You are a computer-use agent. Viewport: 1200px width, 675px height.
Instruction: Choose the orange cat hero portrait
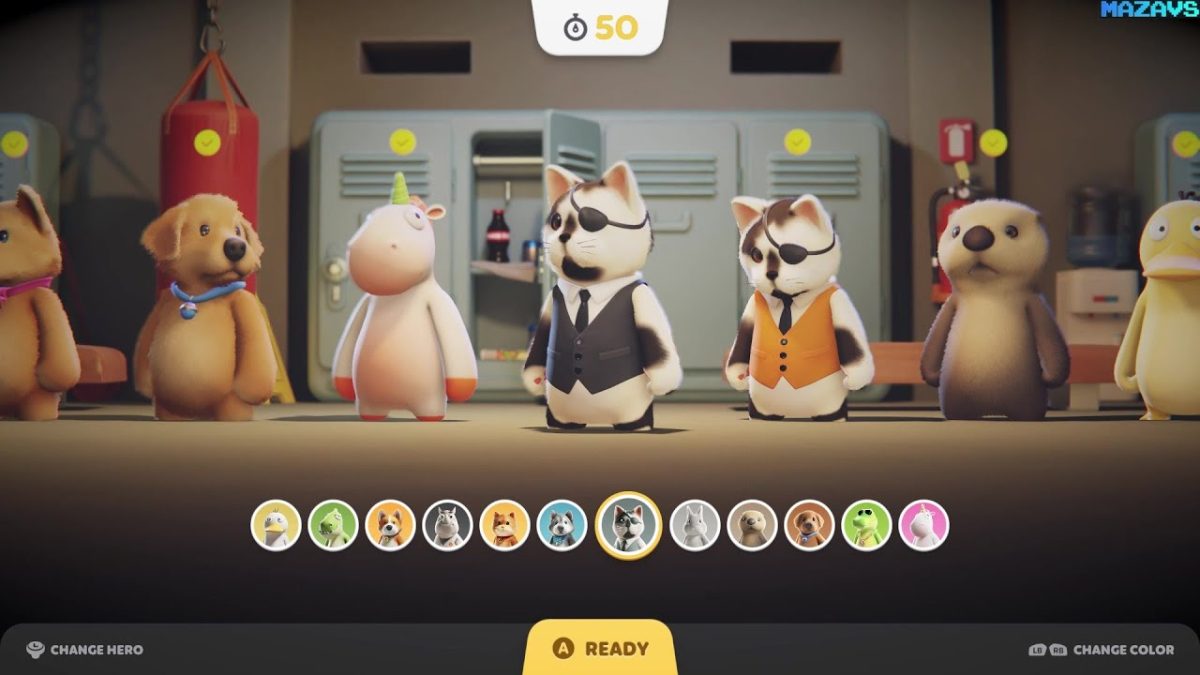(x=505, y=525)
